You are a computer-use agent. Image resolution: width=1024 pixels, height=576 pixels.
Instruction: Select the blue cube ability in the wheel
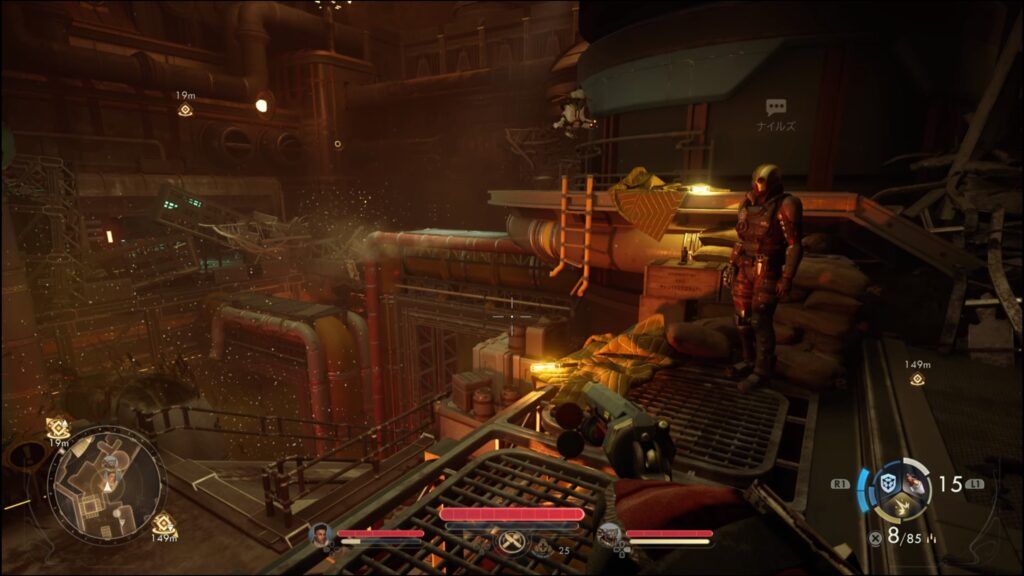[x=886, y=483]
